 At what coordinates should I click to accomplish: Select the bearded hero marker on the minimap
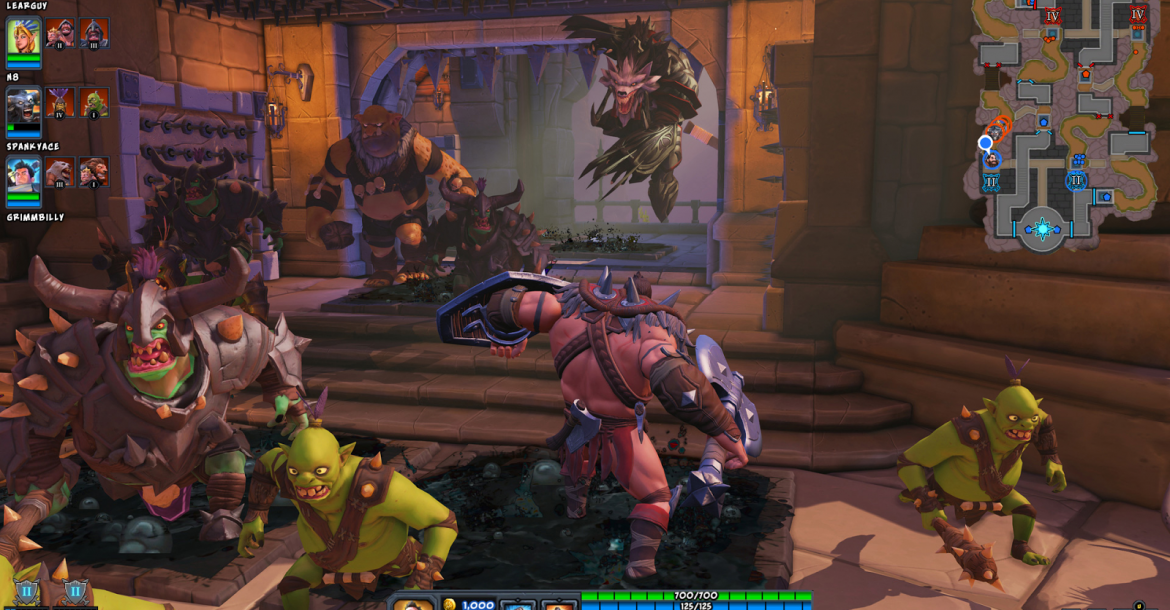[990, 161]
